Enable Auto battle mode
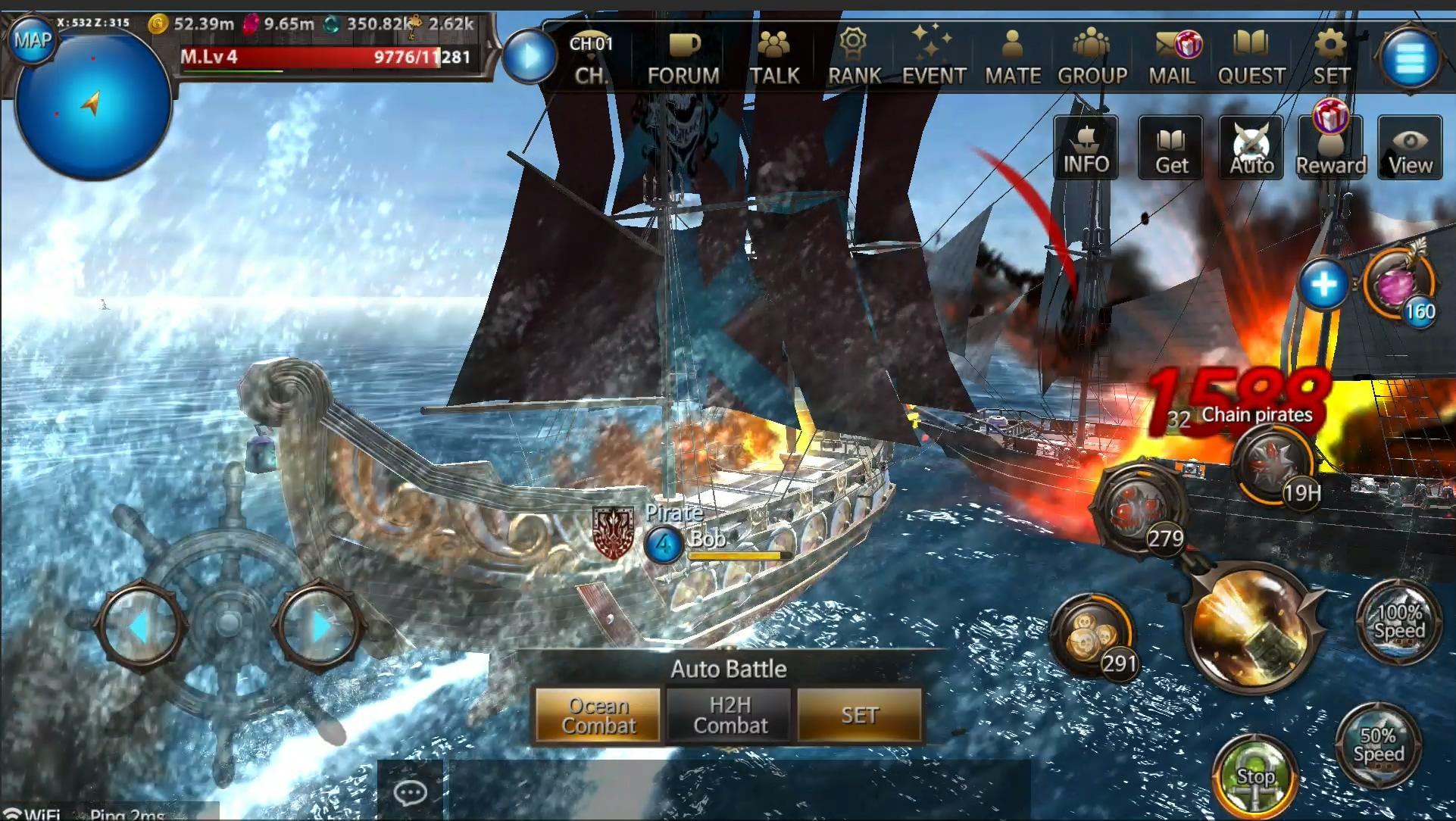 coord(1250,146)
